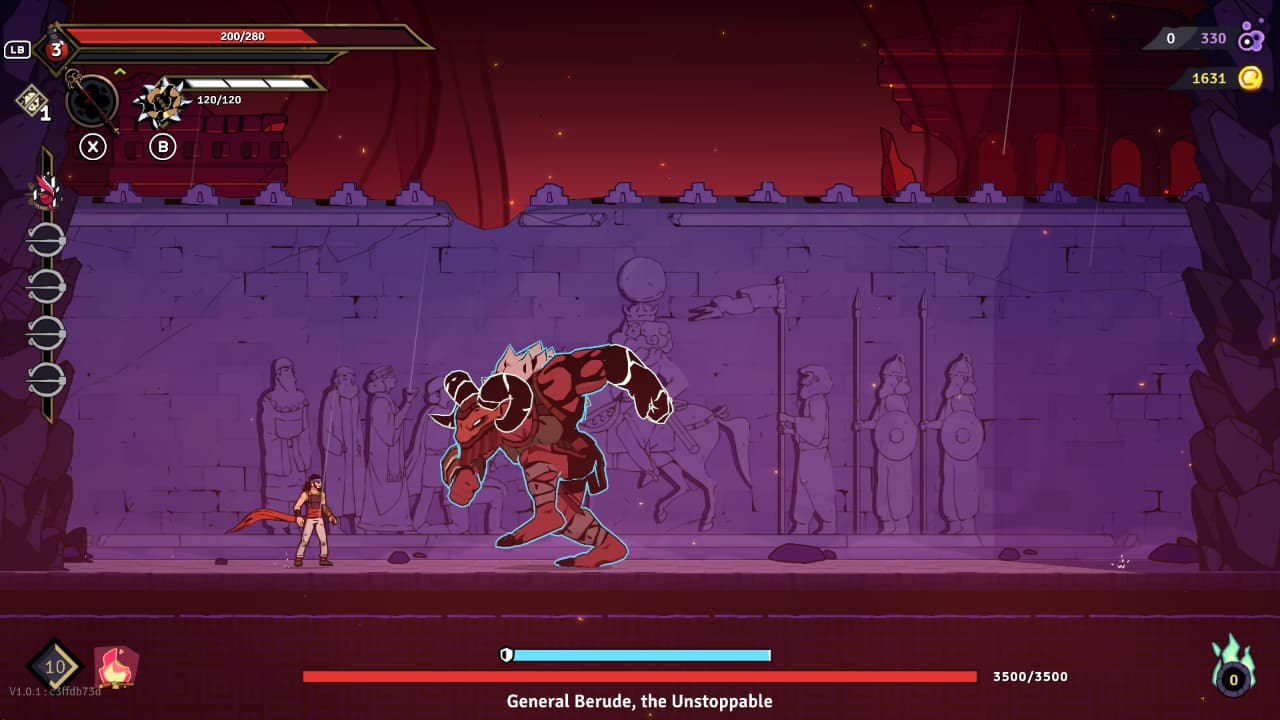1280x720 pixels.
Task: Click the purple spirit orbs icon
Action: [1251, 39]
